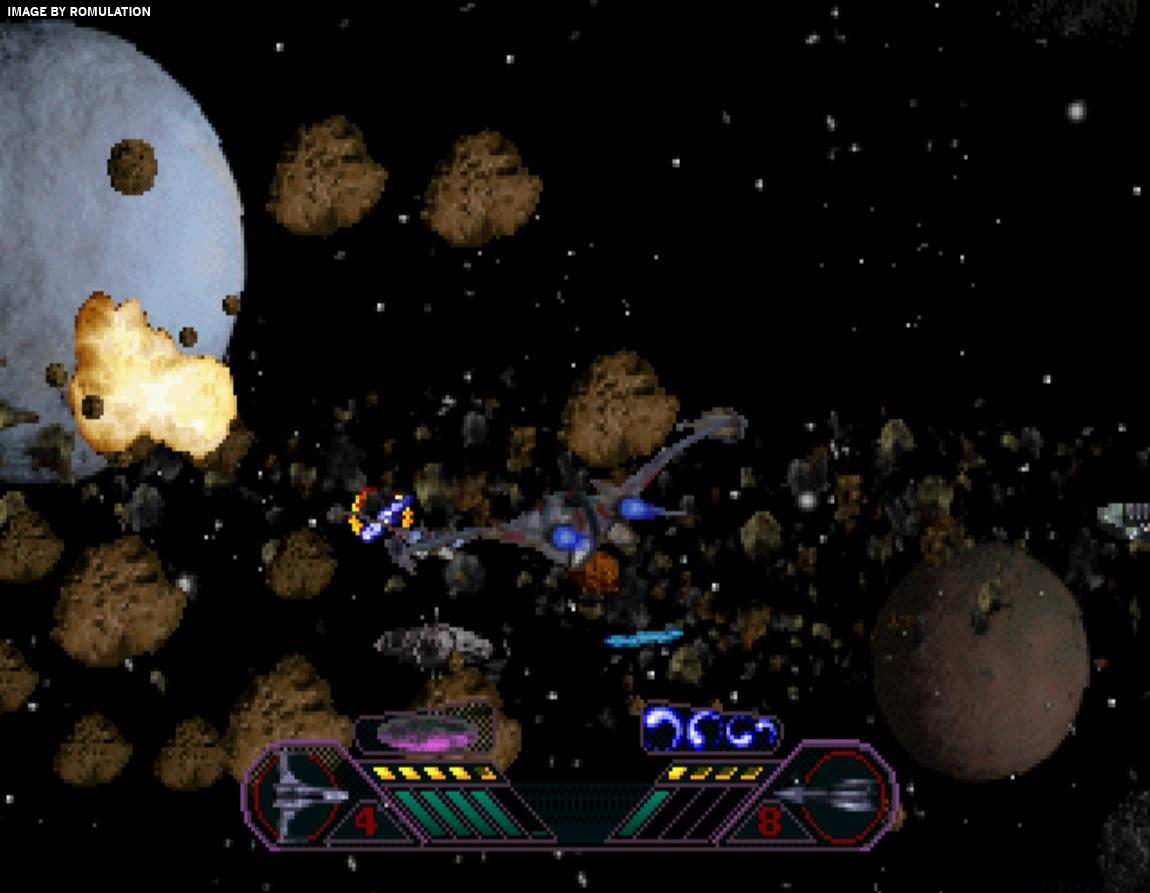Click the purple saucer weapon icon

click(424, 733)
